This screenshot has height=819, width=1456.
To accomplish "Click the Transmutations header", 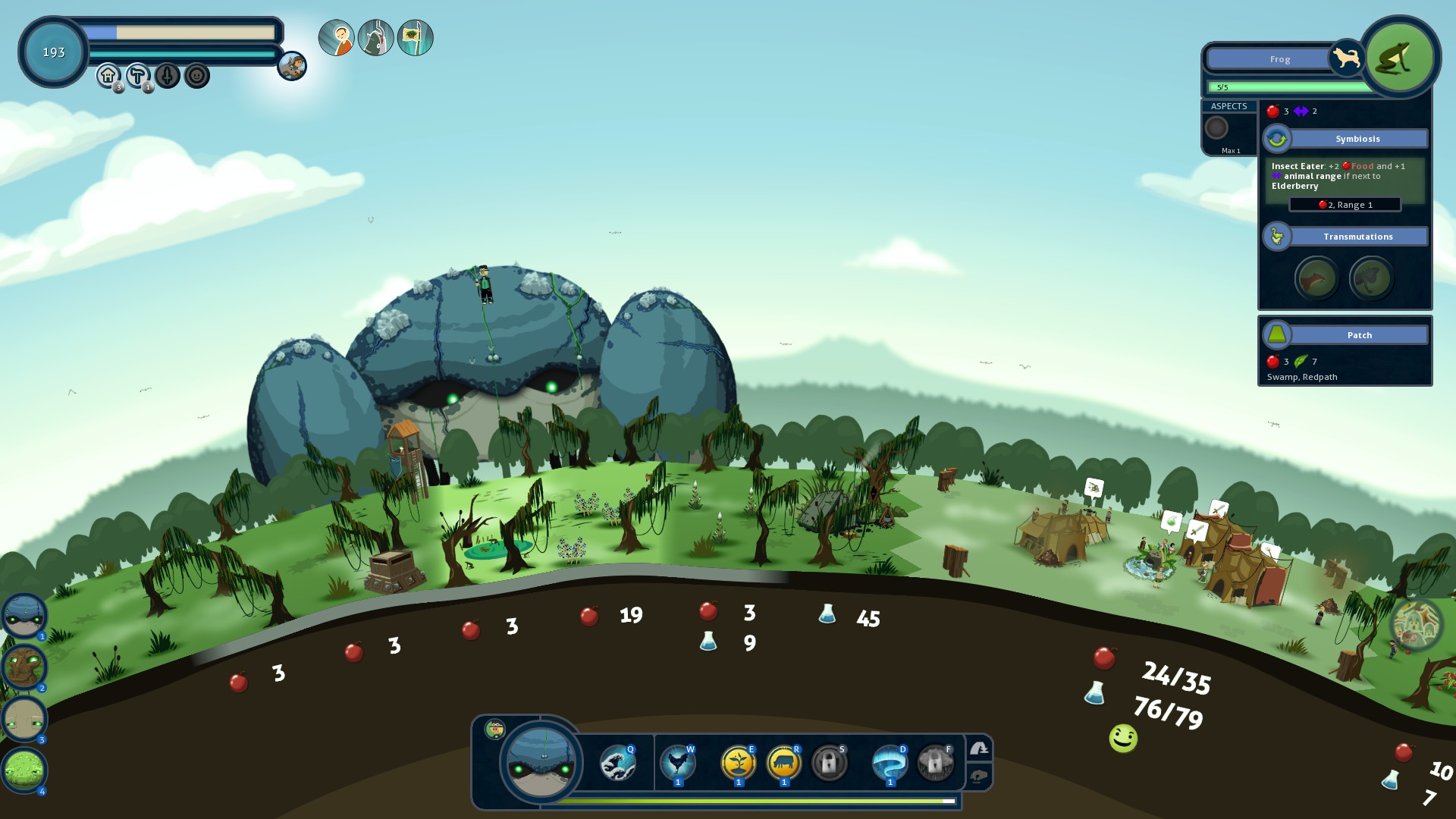I will click(x=1357, y=237).
